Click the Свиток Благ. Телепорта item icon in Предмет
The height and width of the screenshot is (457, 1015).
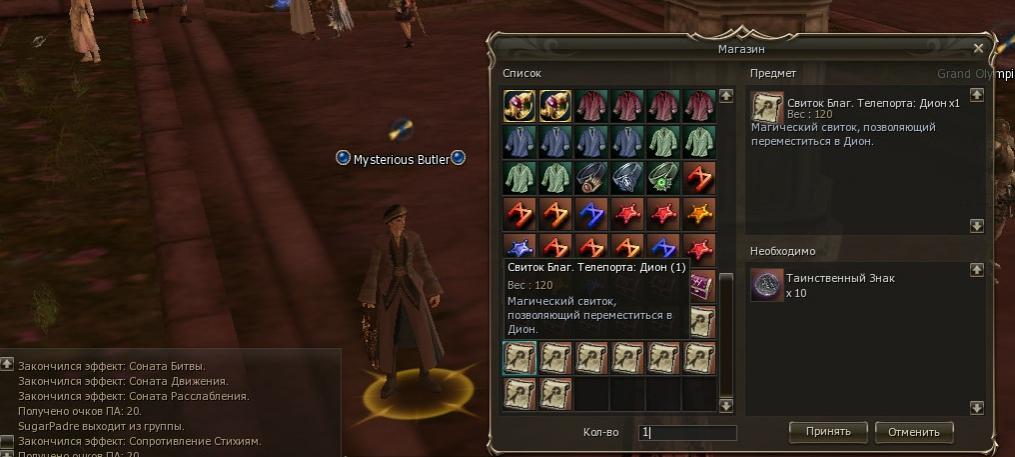768,107
